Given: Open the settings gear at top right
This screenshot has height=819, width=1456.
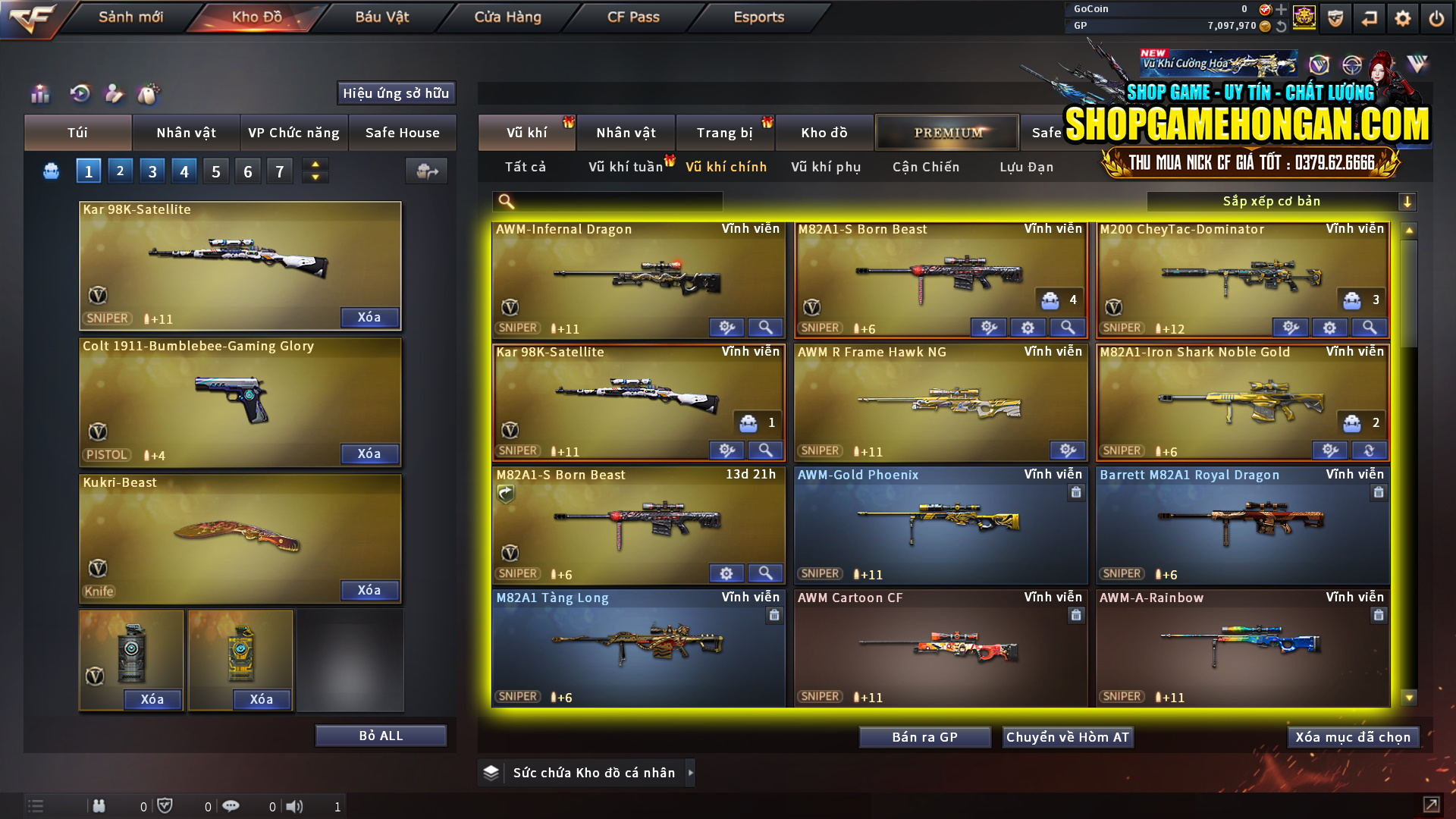Looking at the screenshot, I should pyautogui.click(x=1402, y=17).
